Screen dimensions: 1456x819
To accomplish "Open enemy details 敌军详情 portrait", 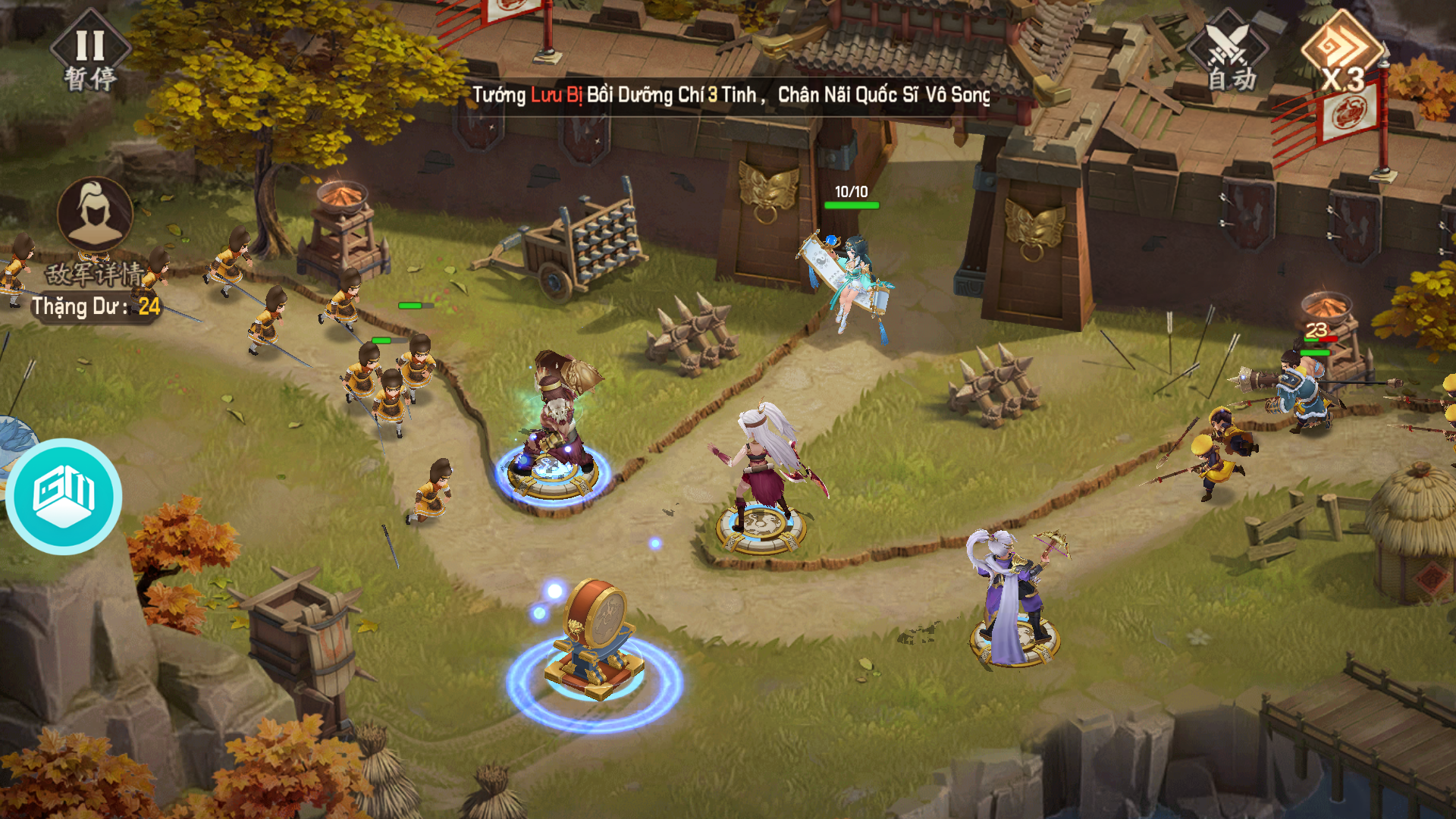I will [x=95, y=216].
